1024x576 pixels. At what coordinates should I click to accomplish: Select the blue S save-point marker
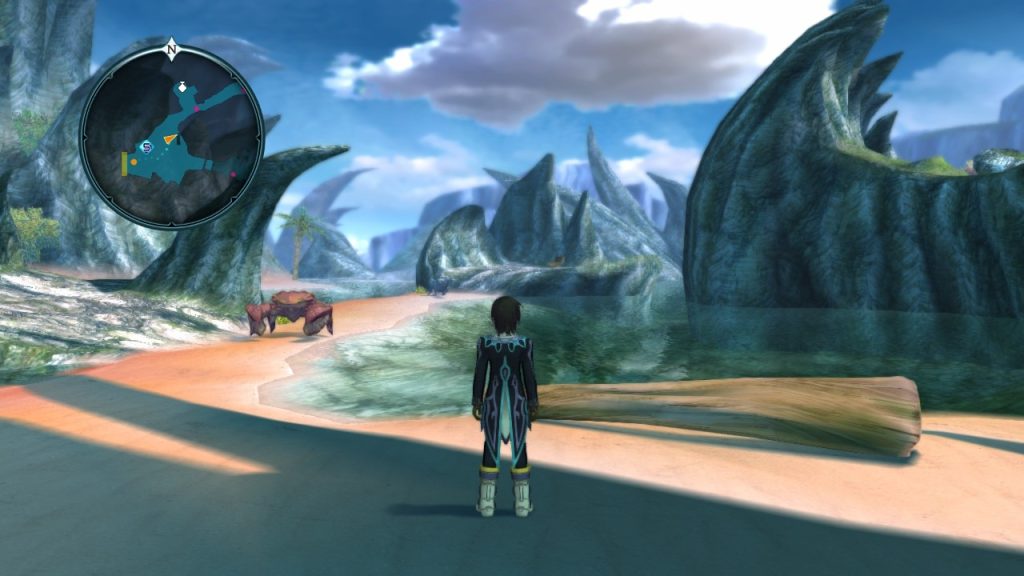(146, 148)
